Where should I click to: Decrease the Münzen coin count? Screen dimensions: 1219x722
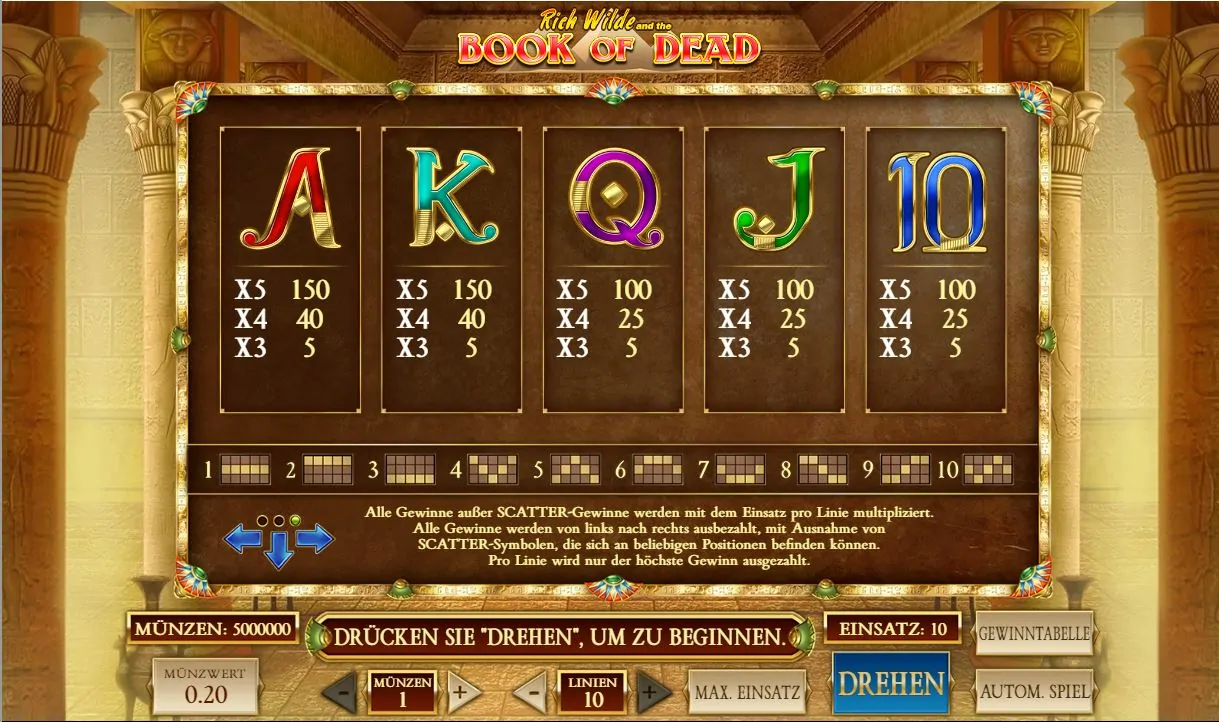pos(341,691)
